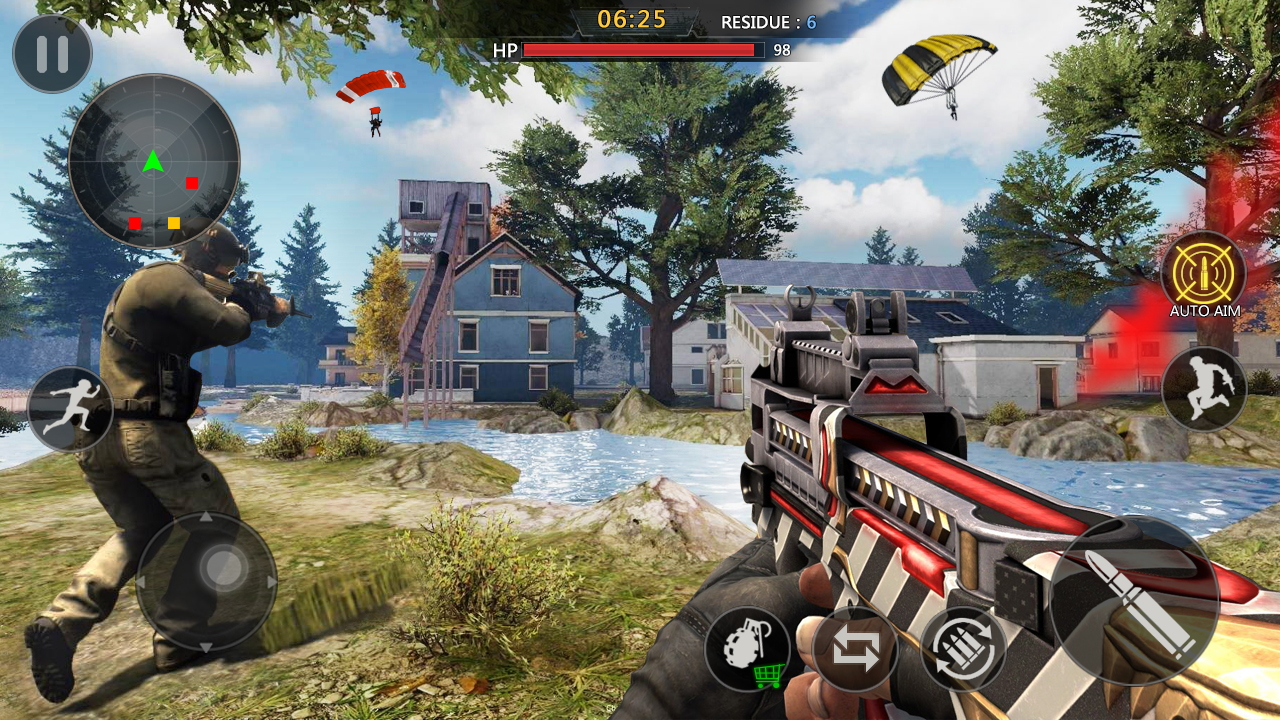The image size is (1280, 720).
Task: Toggle the pause state of the match
Action: (x=52, y=54)
